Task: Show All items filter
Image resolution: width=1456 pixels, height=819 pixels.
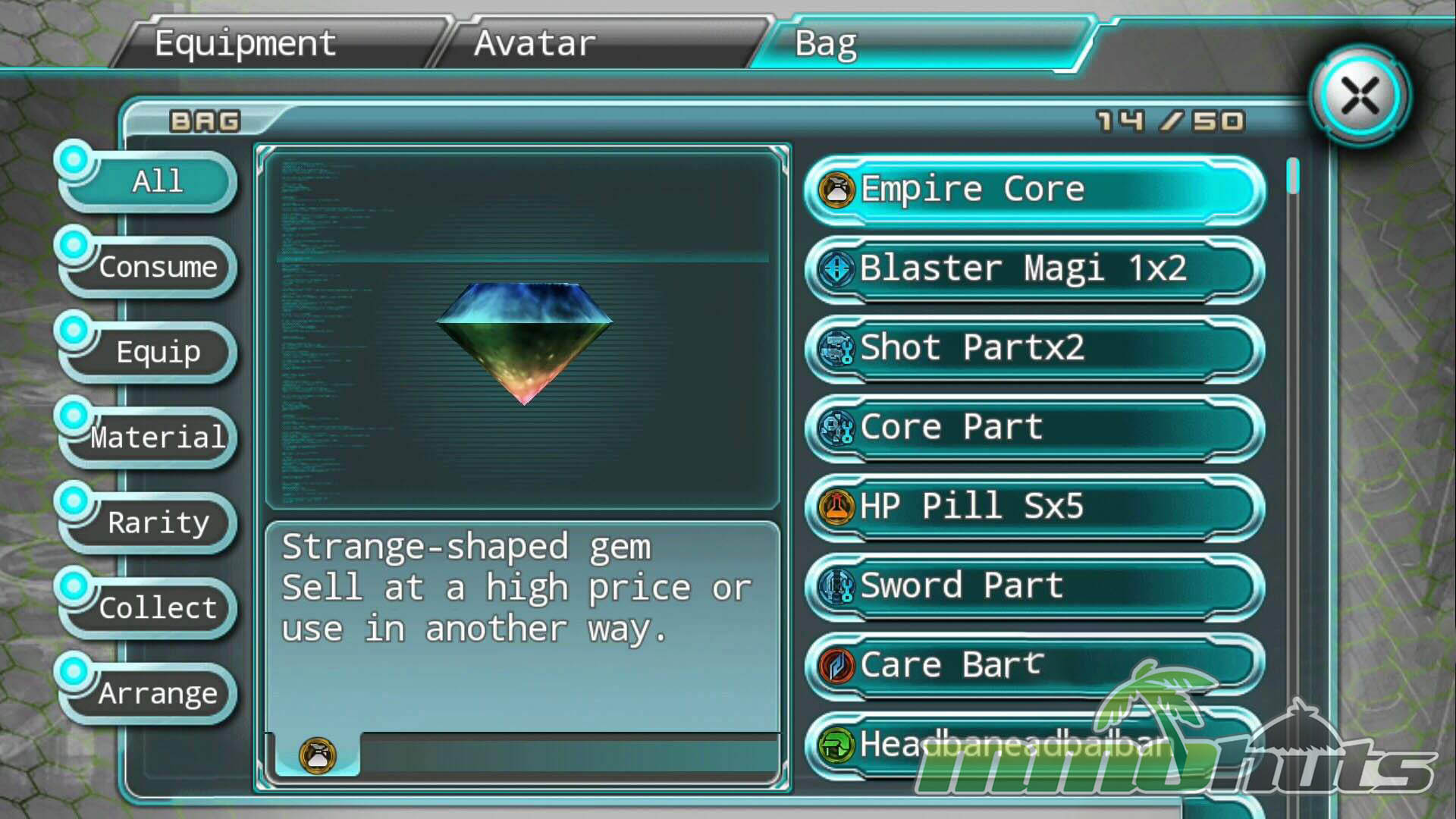Action: click(157, 181)
